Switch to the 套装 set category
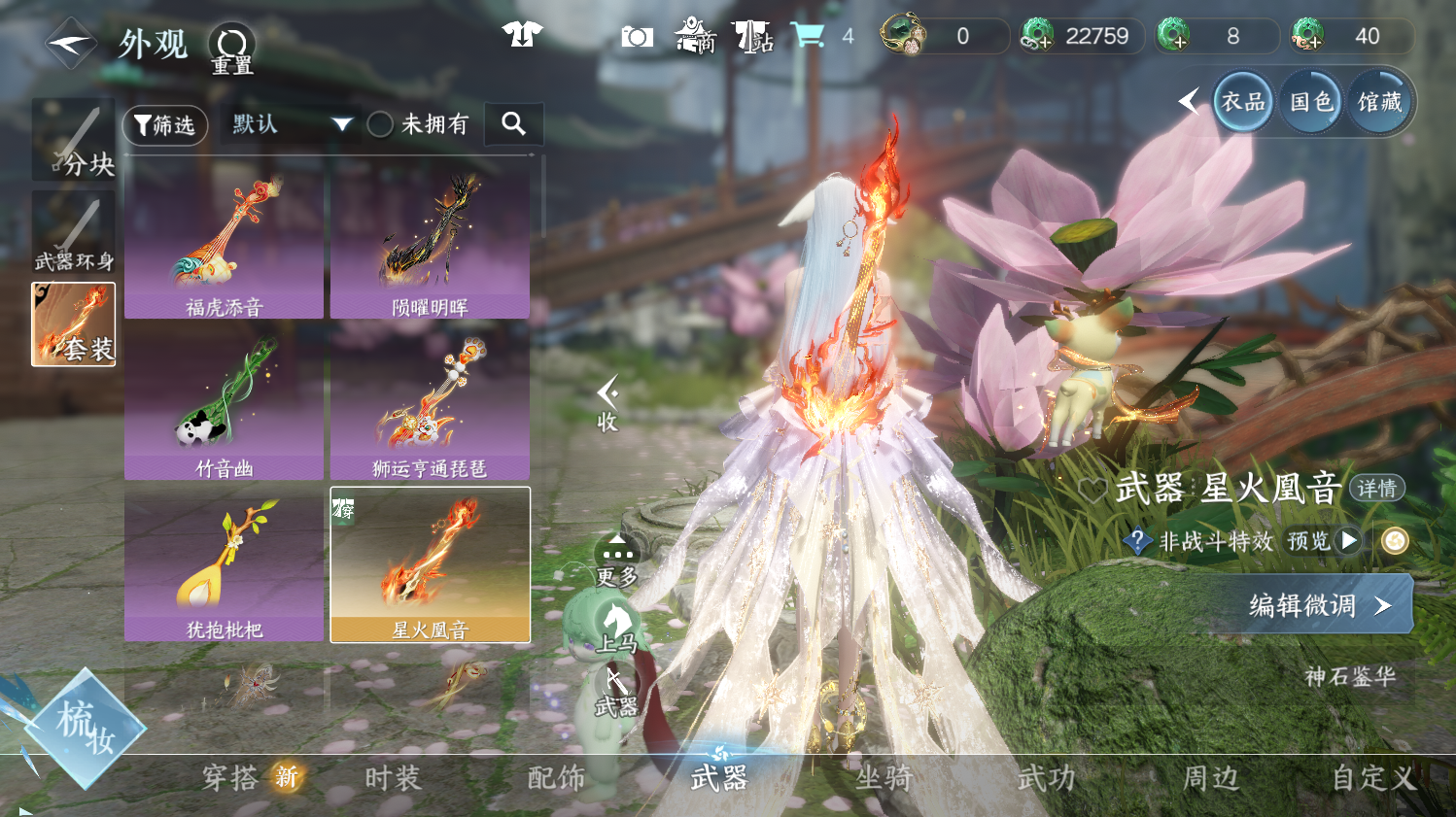This screenshot has width=1456, height=817. pos(74,324)
